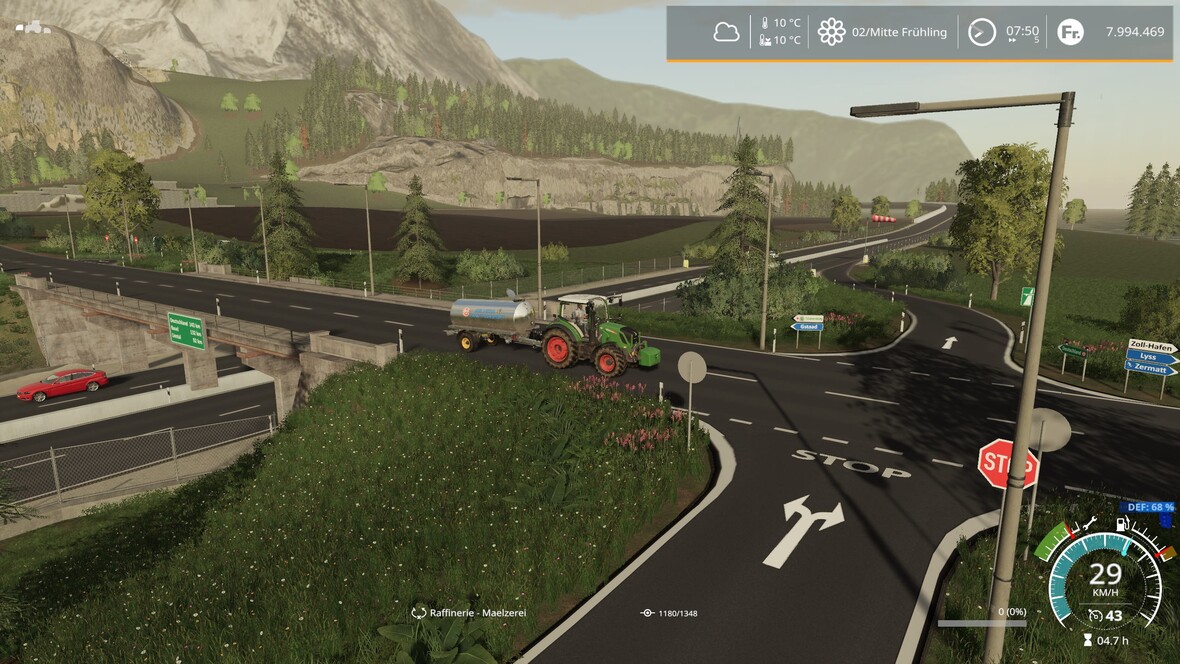The height and width of the screenshot is (664, 1180).
Task: Select the flower season icon
Action: coord(831,32)
